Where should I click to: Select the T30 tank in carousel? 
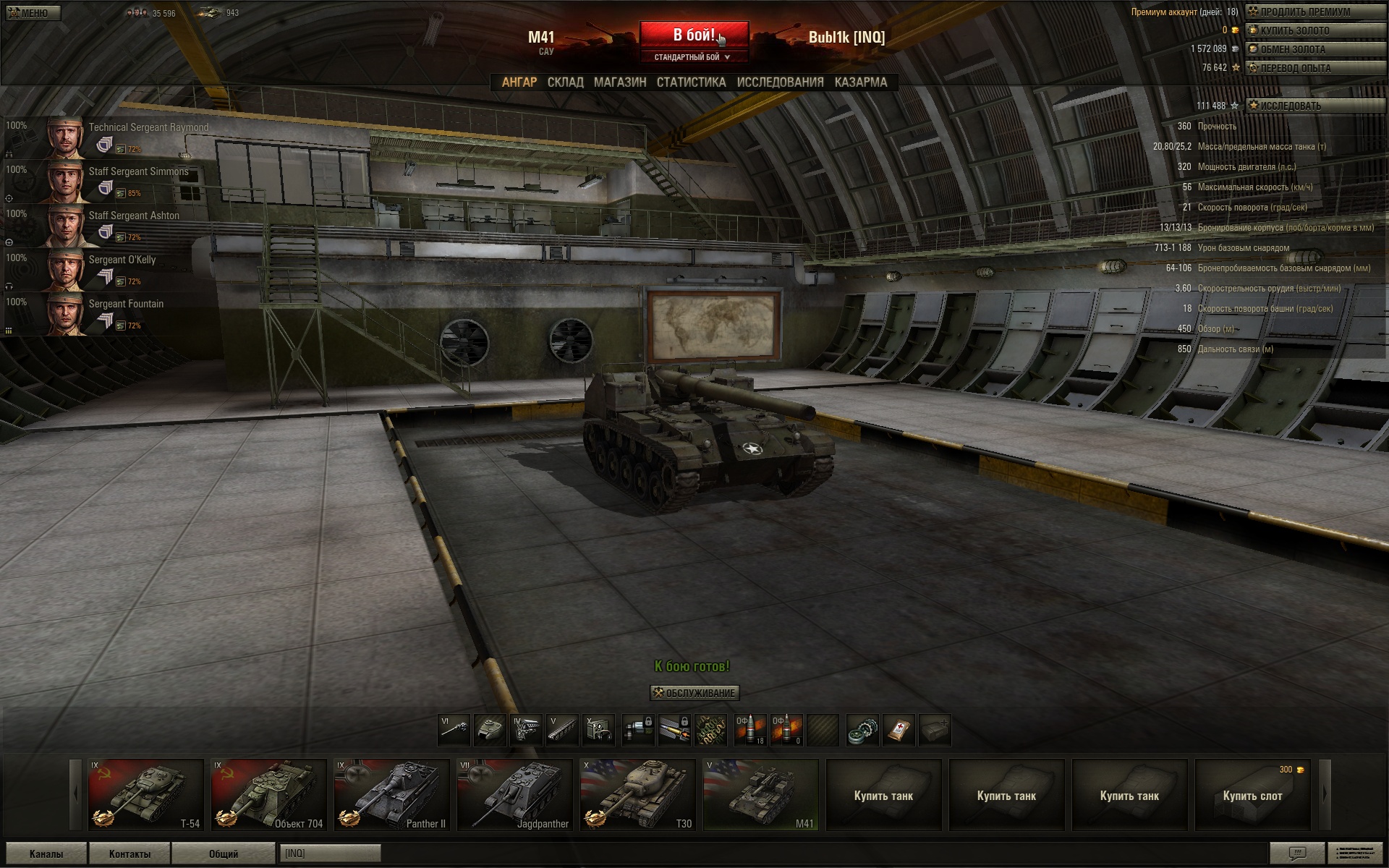[x=637, y=794]
